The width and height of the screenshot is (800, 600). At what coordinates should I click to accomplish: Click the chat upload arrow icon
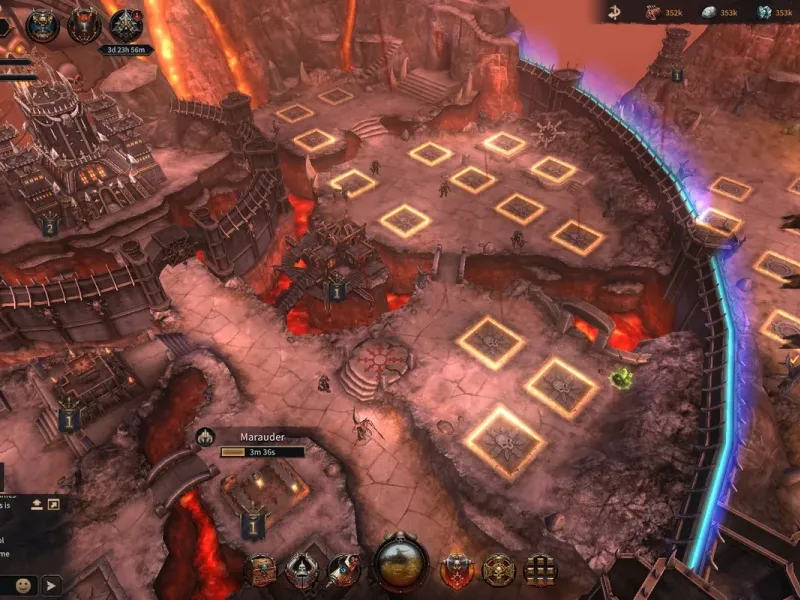pos(37,503)
